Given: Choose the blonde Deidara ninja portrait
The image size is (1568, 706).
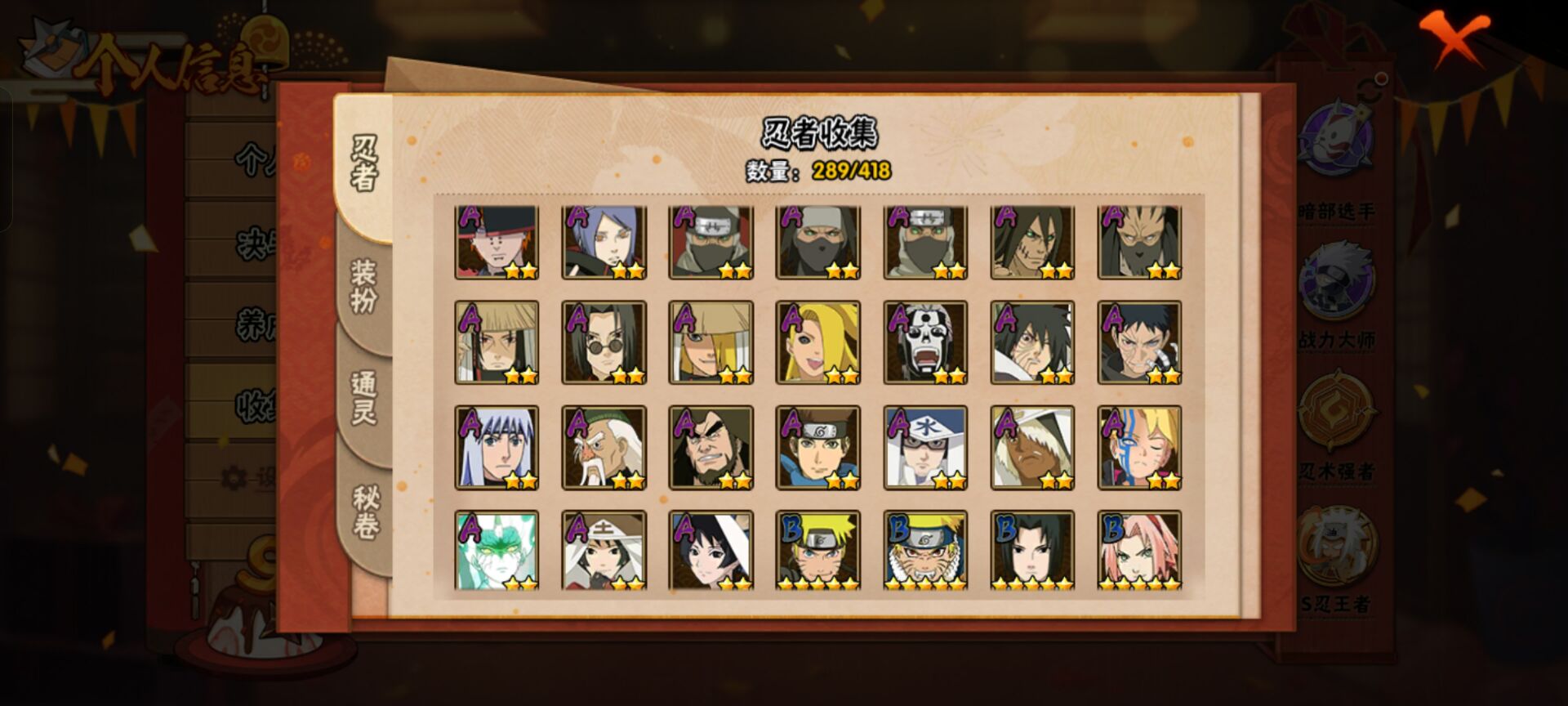Looking at the screenshot, I should tap(817, 342).
